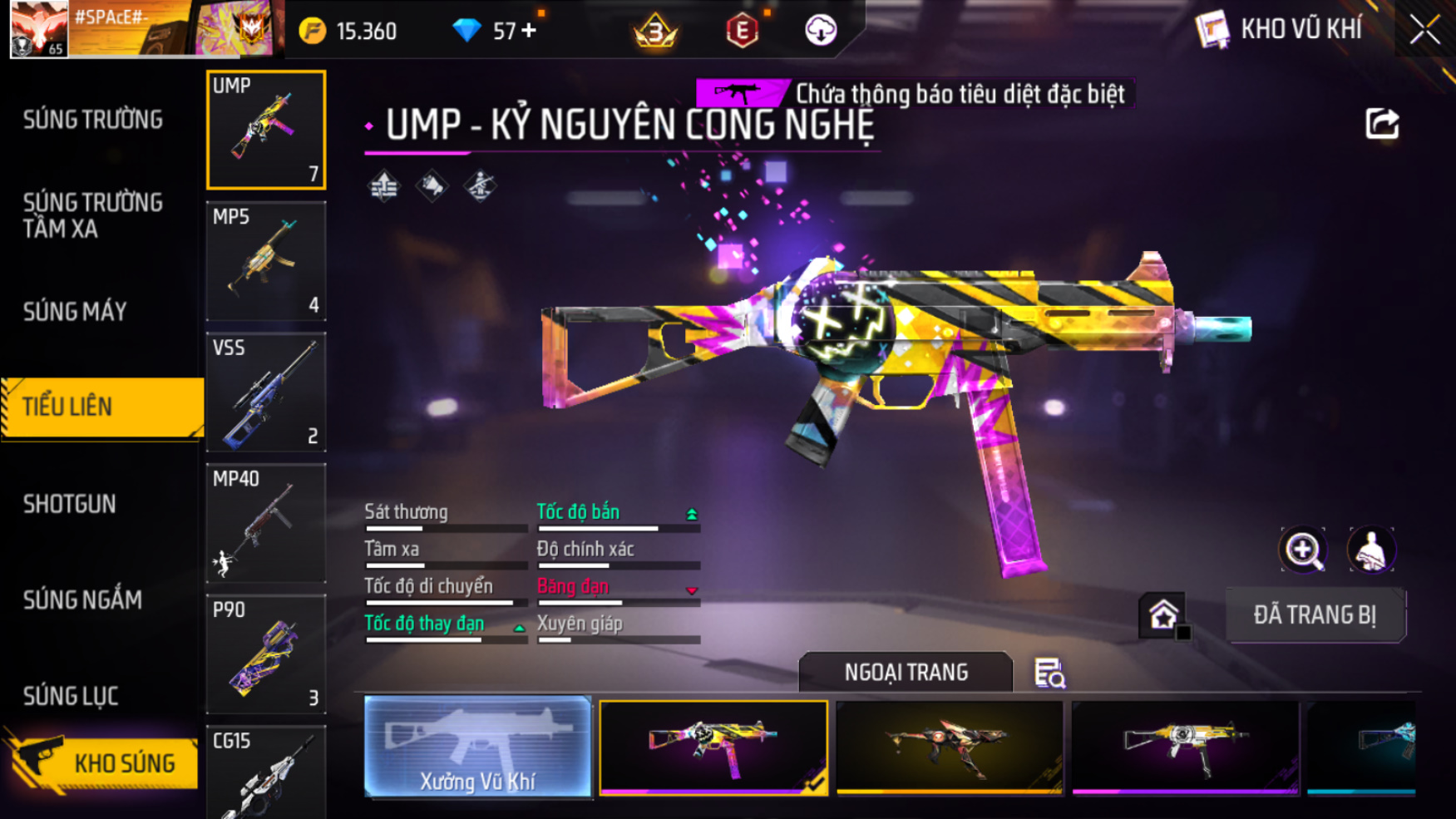Click the Đã Trang Bị button
This screenshot has height=819, width=1456.
1315,615
